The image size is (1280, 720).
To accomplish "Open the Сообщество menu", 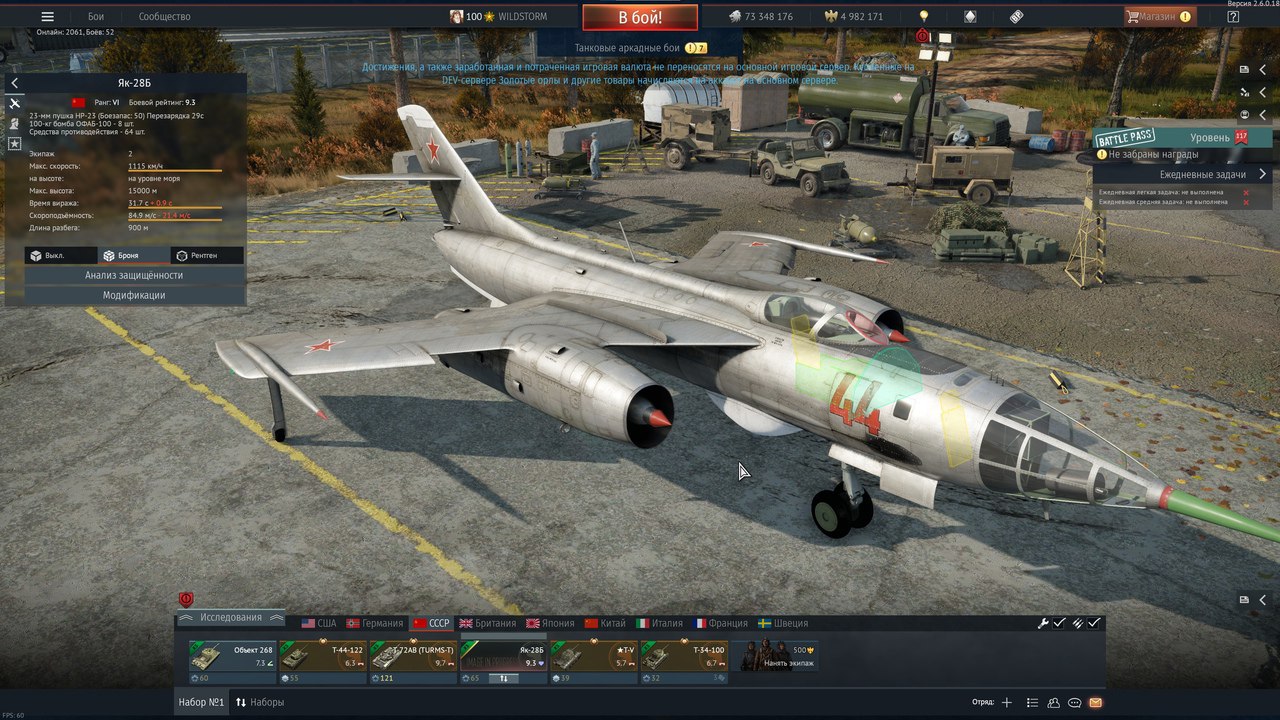I will coord(164,17).
